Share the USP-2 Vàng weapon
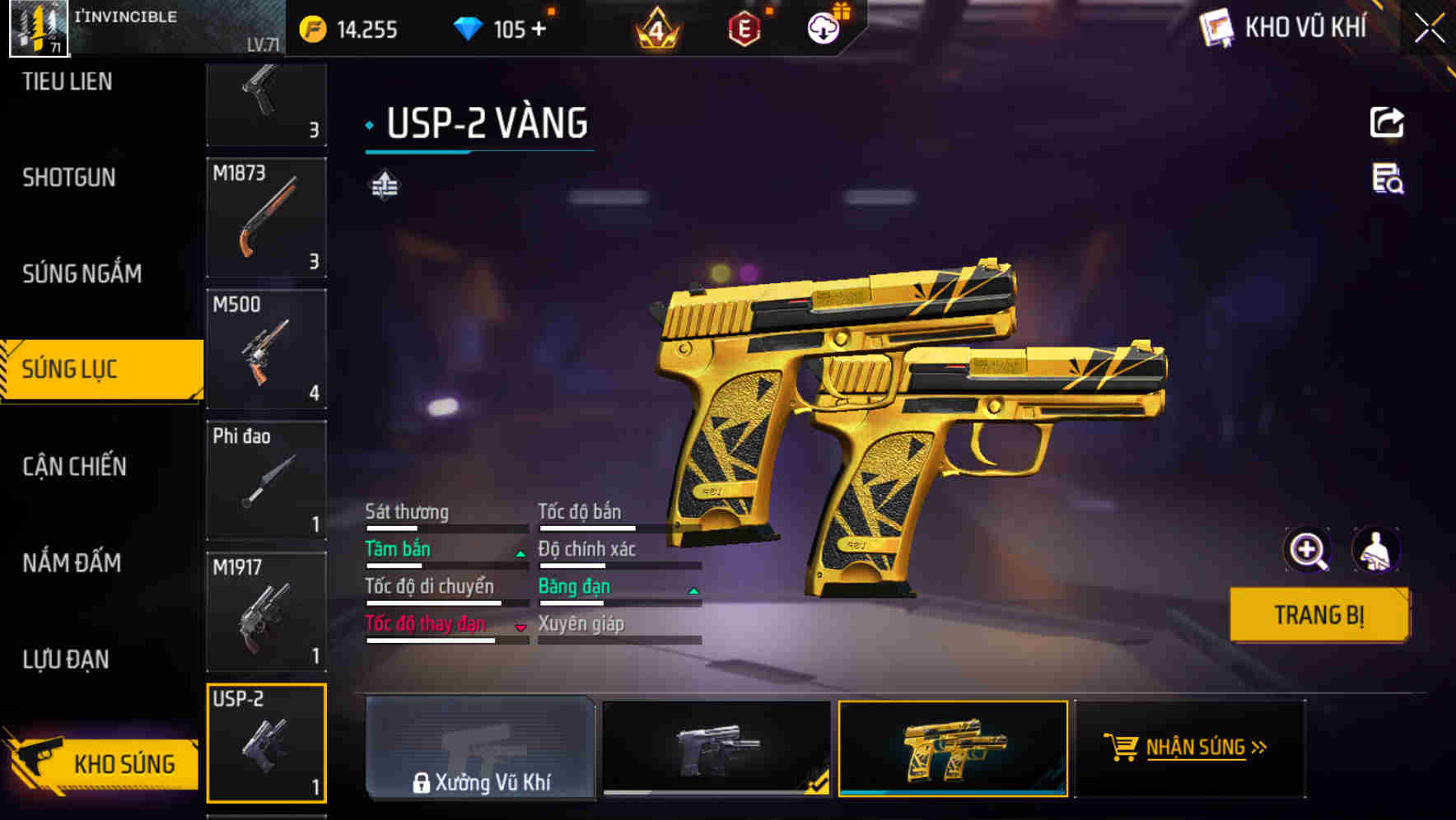 coord(1387,121)
